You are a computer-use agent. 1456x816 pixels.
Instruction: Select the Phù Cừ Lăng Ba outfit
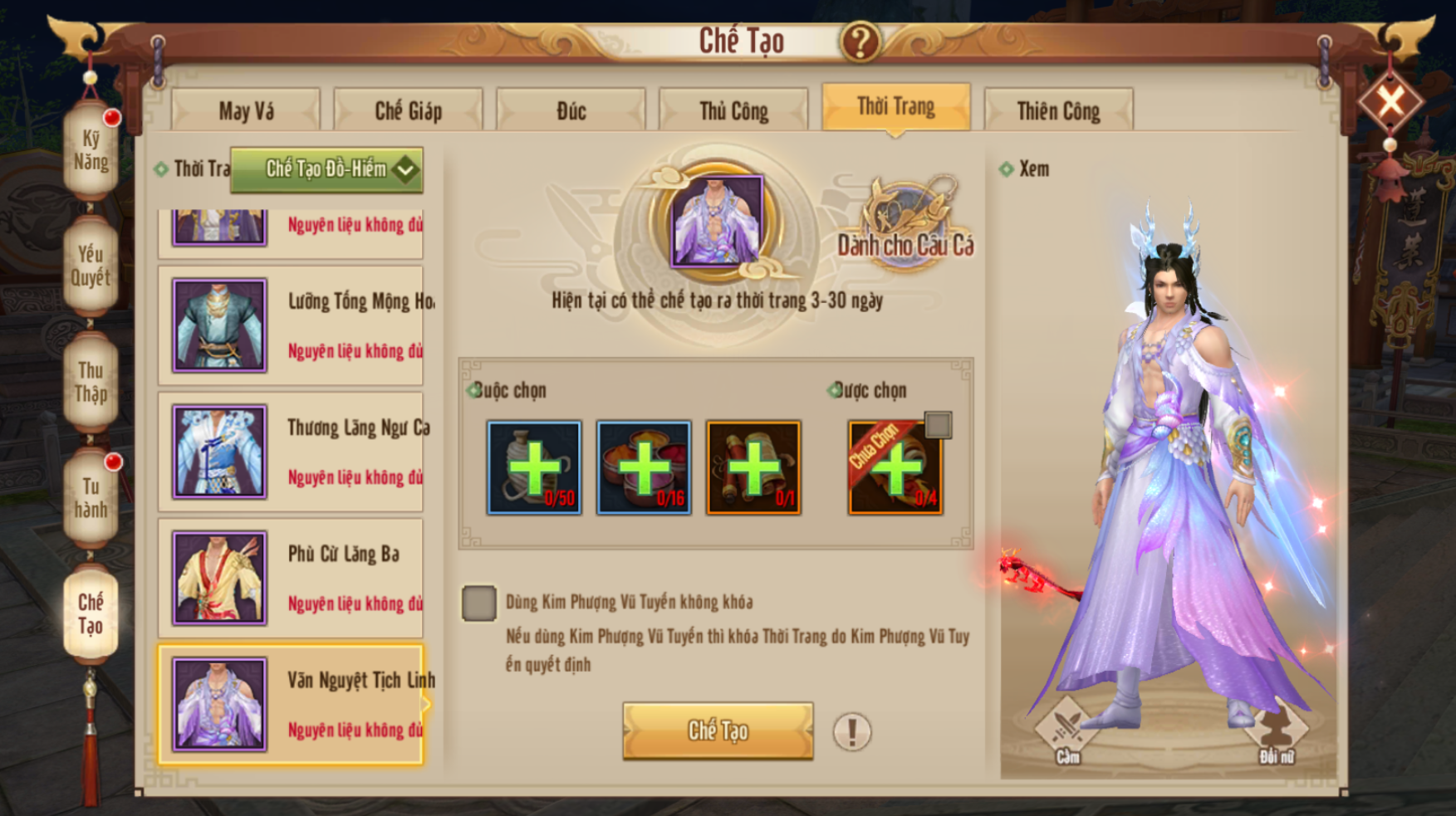point(291,578)
